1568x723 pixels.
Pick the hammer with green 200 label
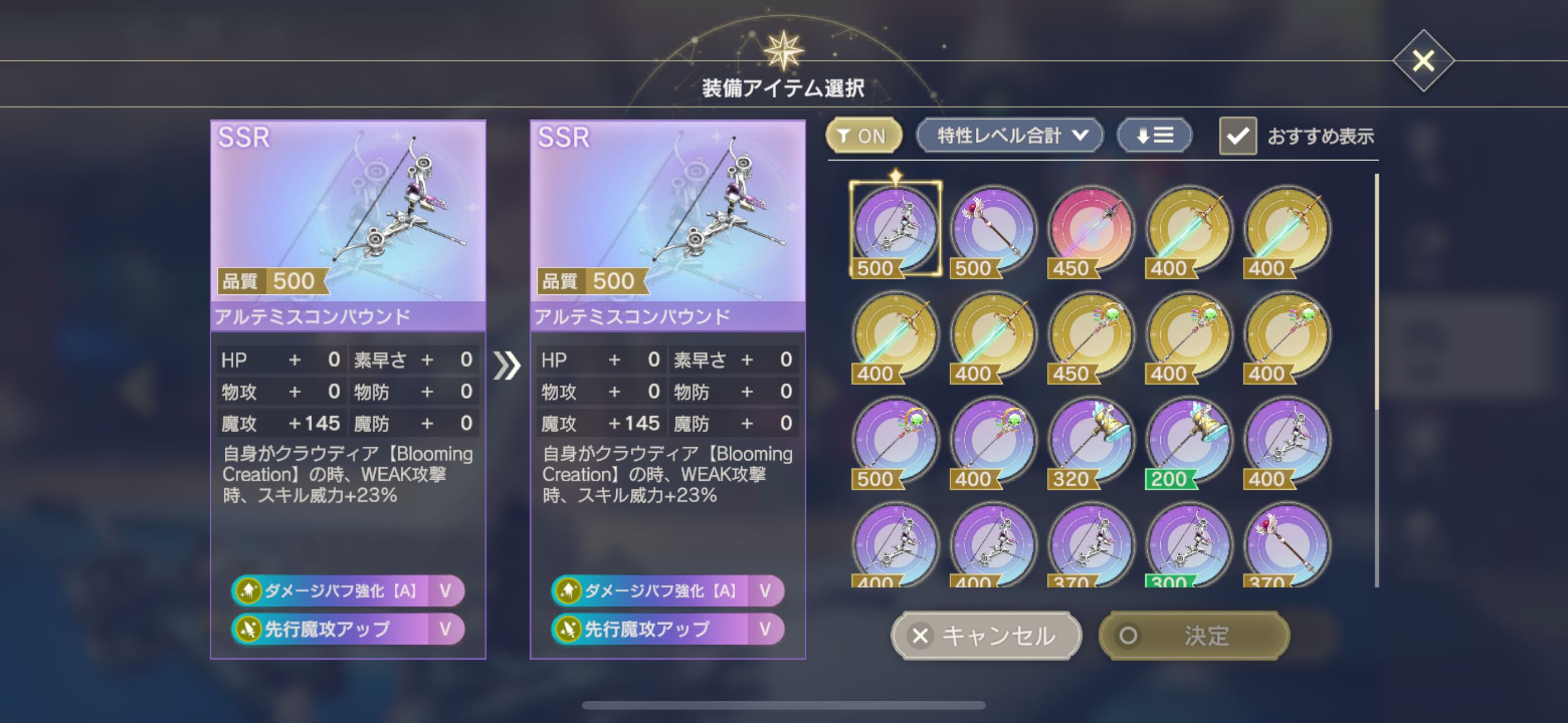pyautogui.click(x=1189, y=441)
